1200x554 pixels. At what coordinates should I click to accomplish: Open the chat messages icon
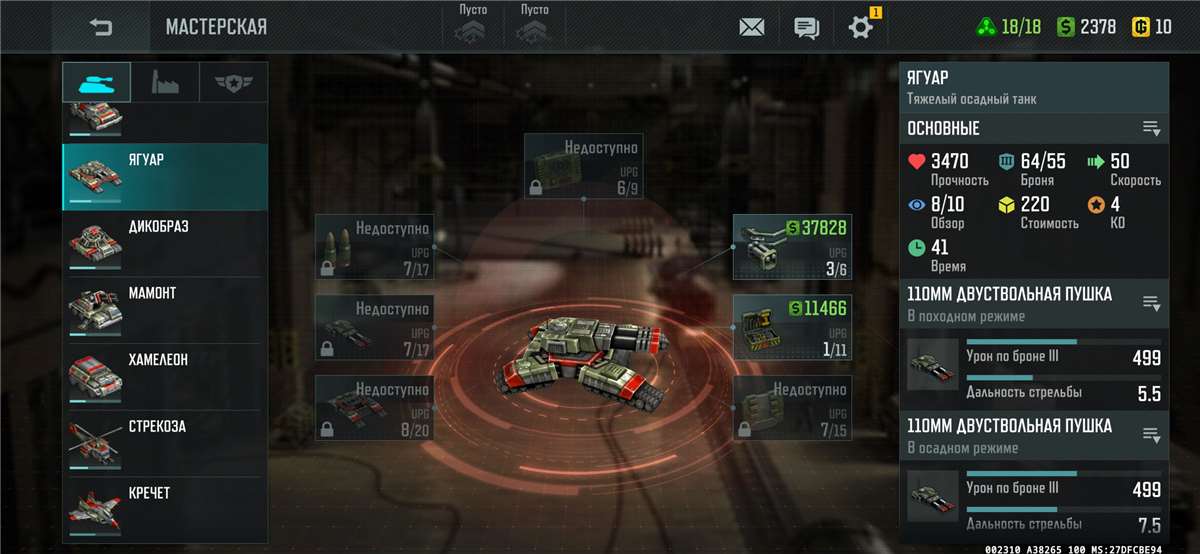pos(807,27)
